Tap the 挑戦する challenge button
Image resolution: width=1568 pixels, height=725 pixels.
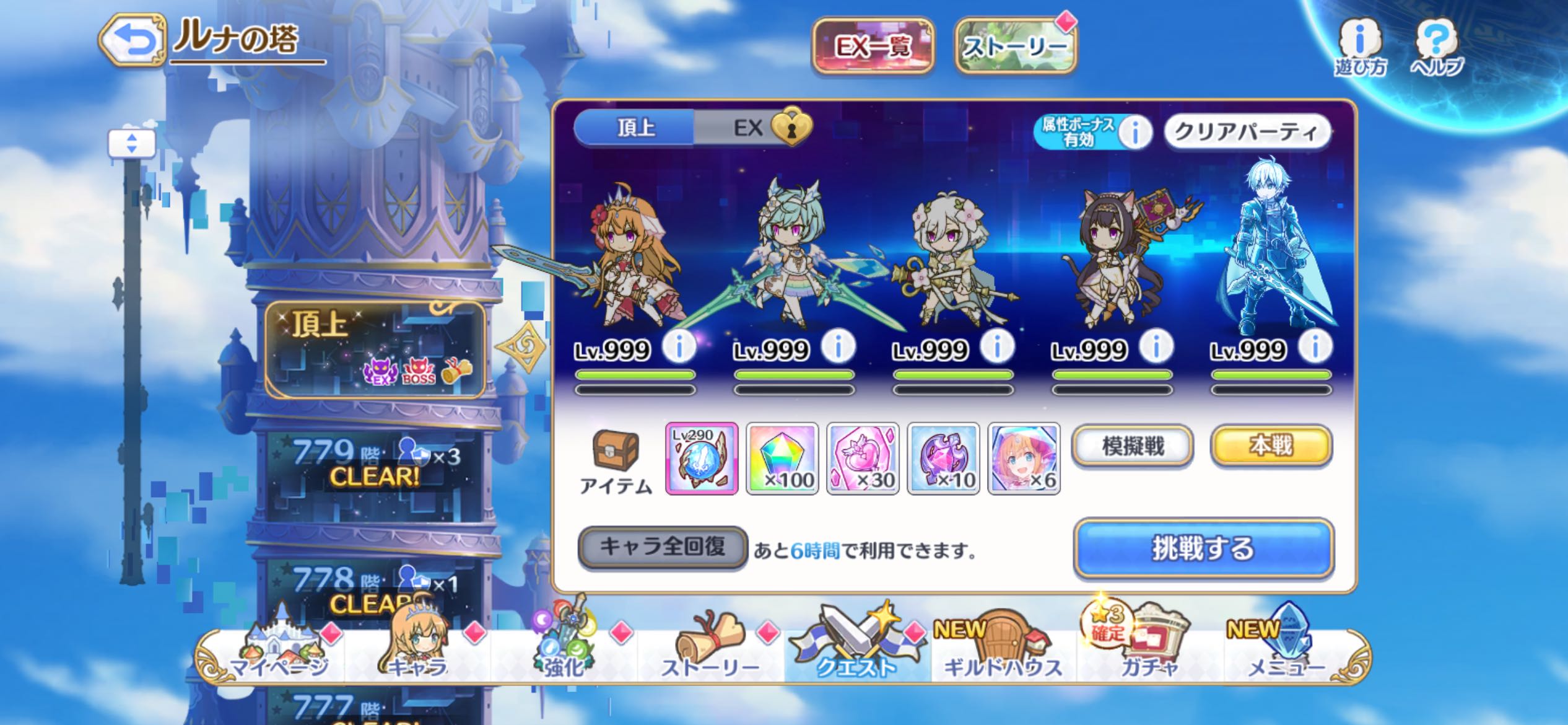click(x=1203, y=549)
